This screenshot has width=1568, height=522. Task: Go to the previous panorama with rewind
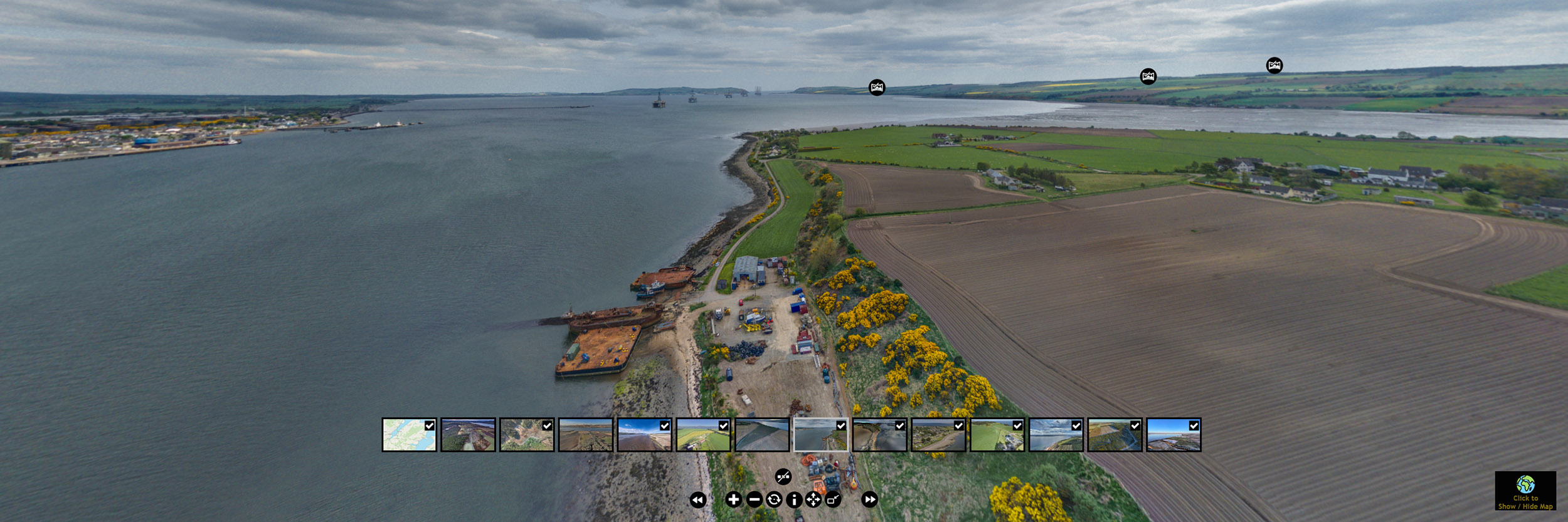[x=697, y=499]
